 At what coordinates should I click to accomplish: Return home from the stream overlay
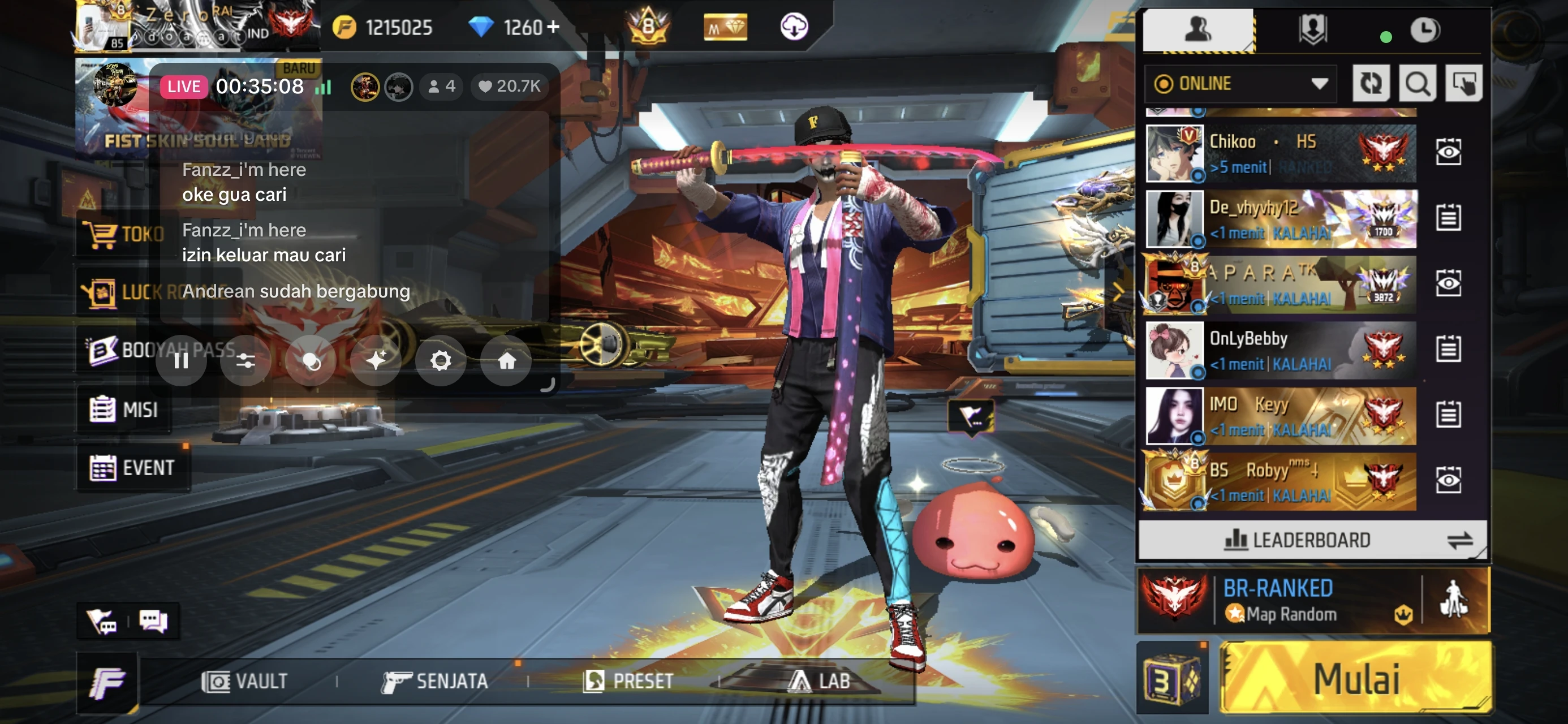tap(506, 361)
